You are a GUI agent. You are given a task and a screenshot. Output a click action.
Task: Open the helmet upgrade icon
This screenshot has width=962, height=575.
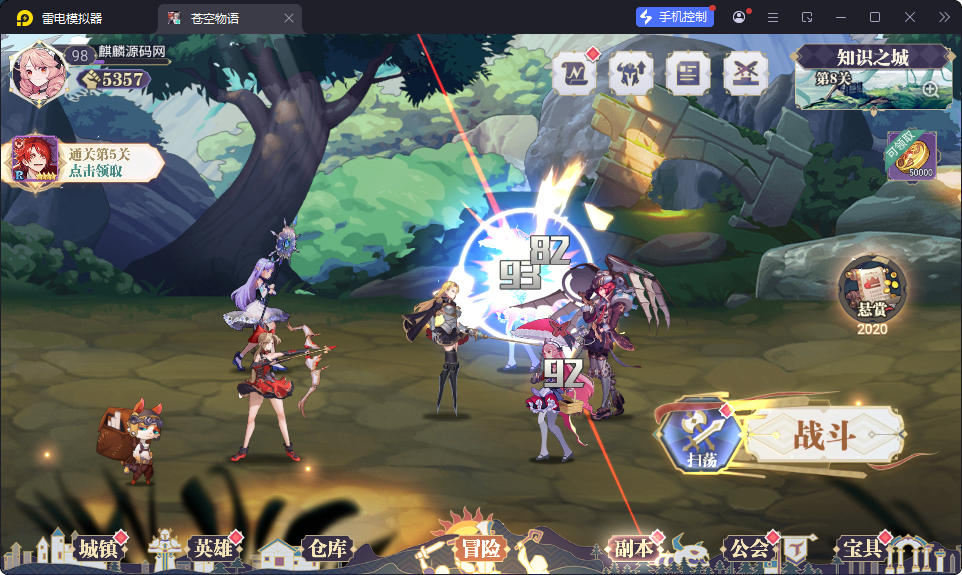631,74
